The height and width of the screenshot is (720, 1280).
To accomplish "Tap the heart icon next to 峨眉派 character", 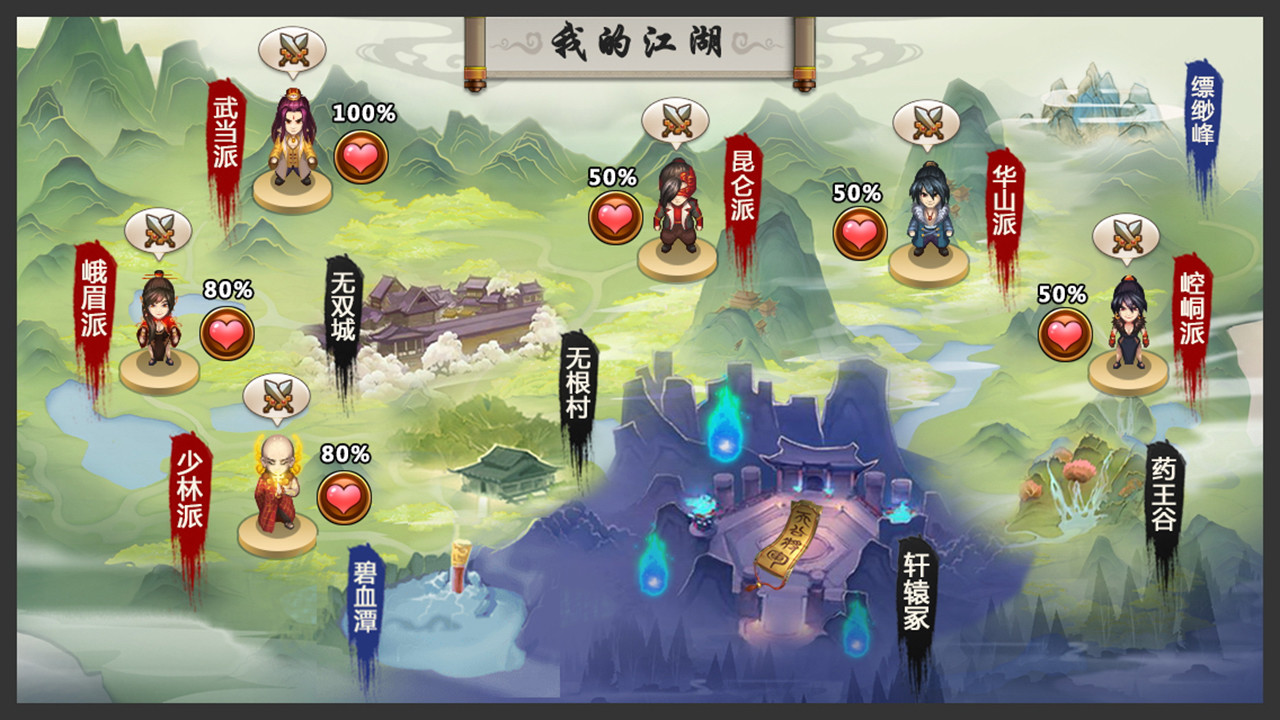I will [x=227, y=333].
